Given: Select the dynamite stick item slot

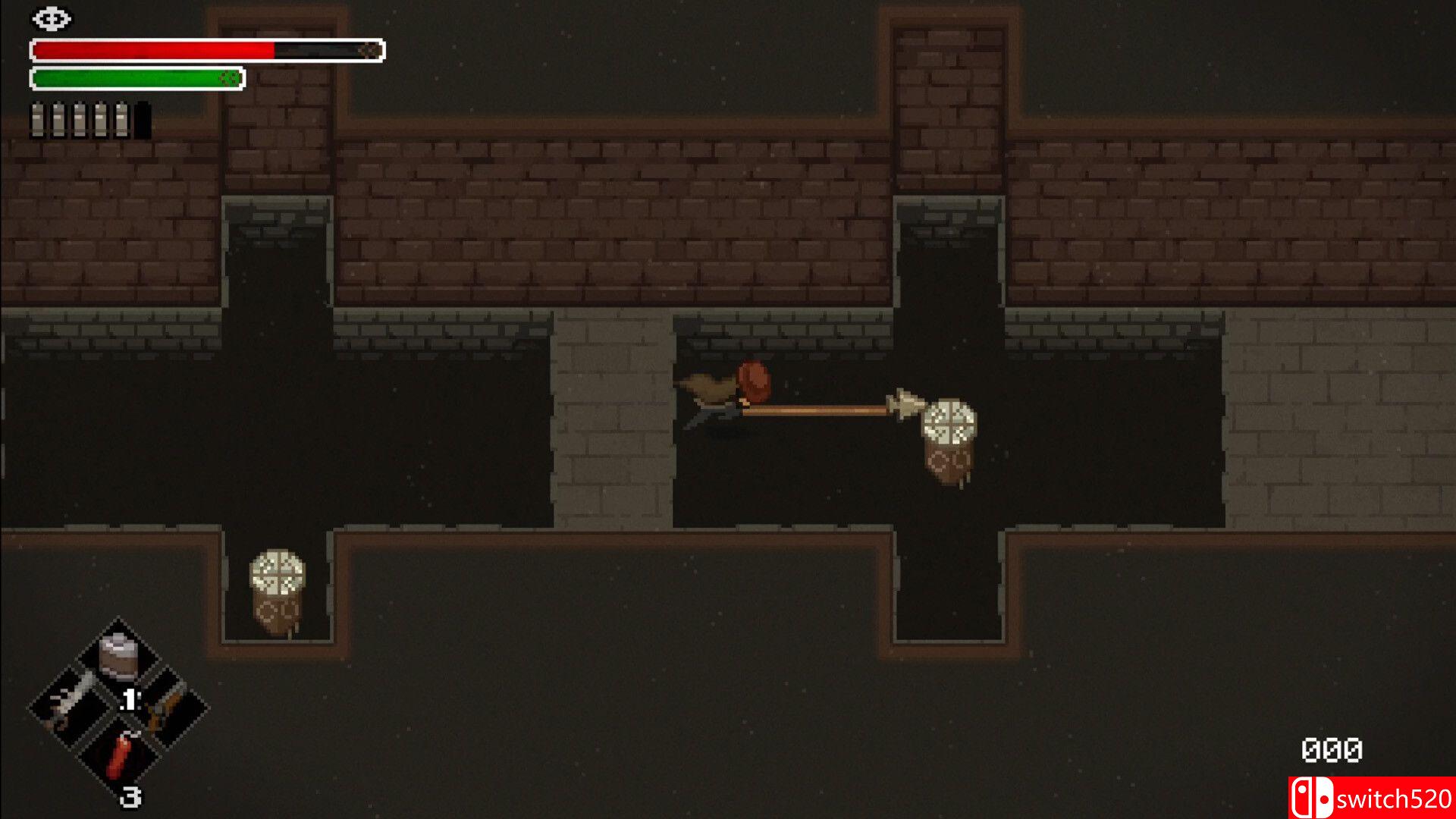Looking at the screenshot, I should click(x=120, y=756).
